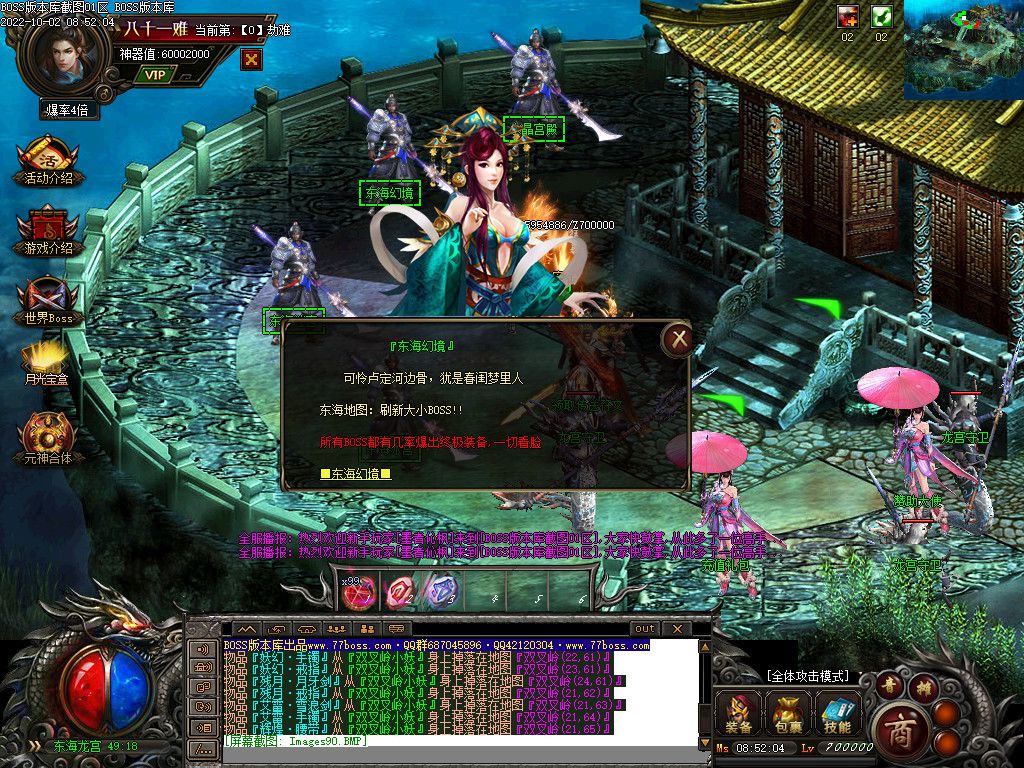This screenshot has height=768, width=1024.
Task: Close the top panel with yellow X
Action: (252, 59)
